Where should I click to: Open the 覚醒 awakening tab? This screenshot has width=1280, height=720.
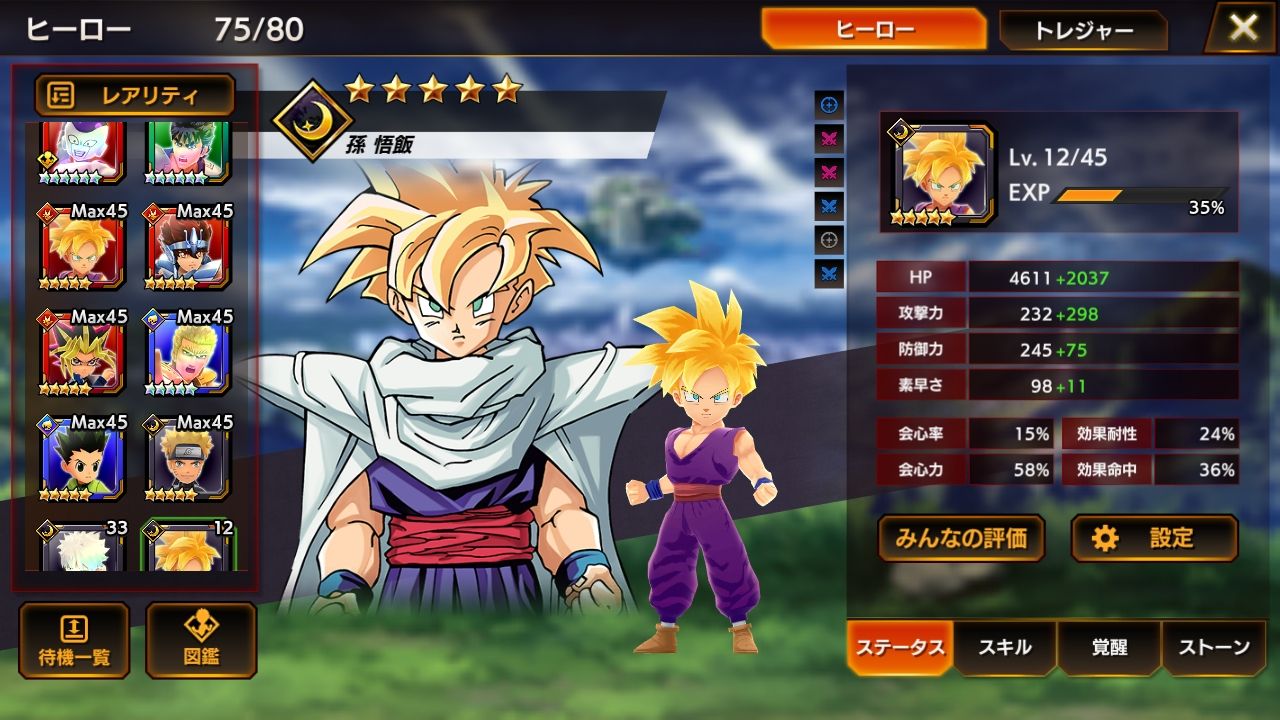(1109, 648)
